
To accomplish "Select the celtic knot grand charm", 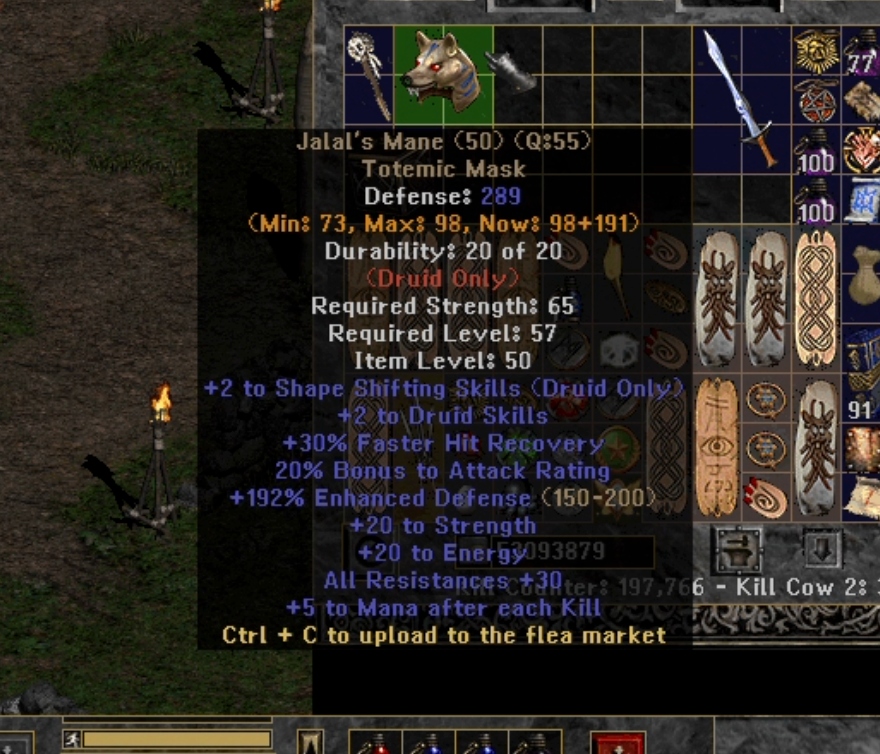I will tap(816, 297).
